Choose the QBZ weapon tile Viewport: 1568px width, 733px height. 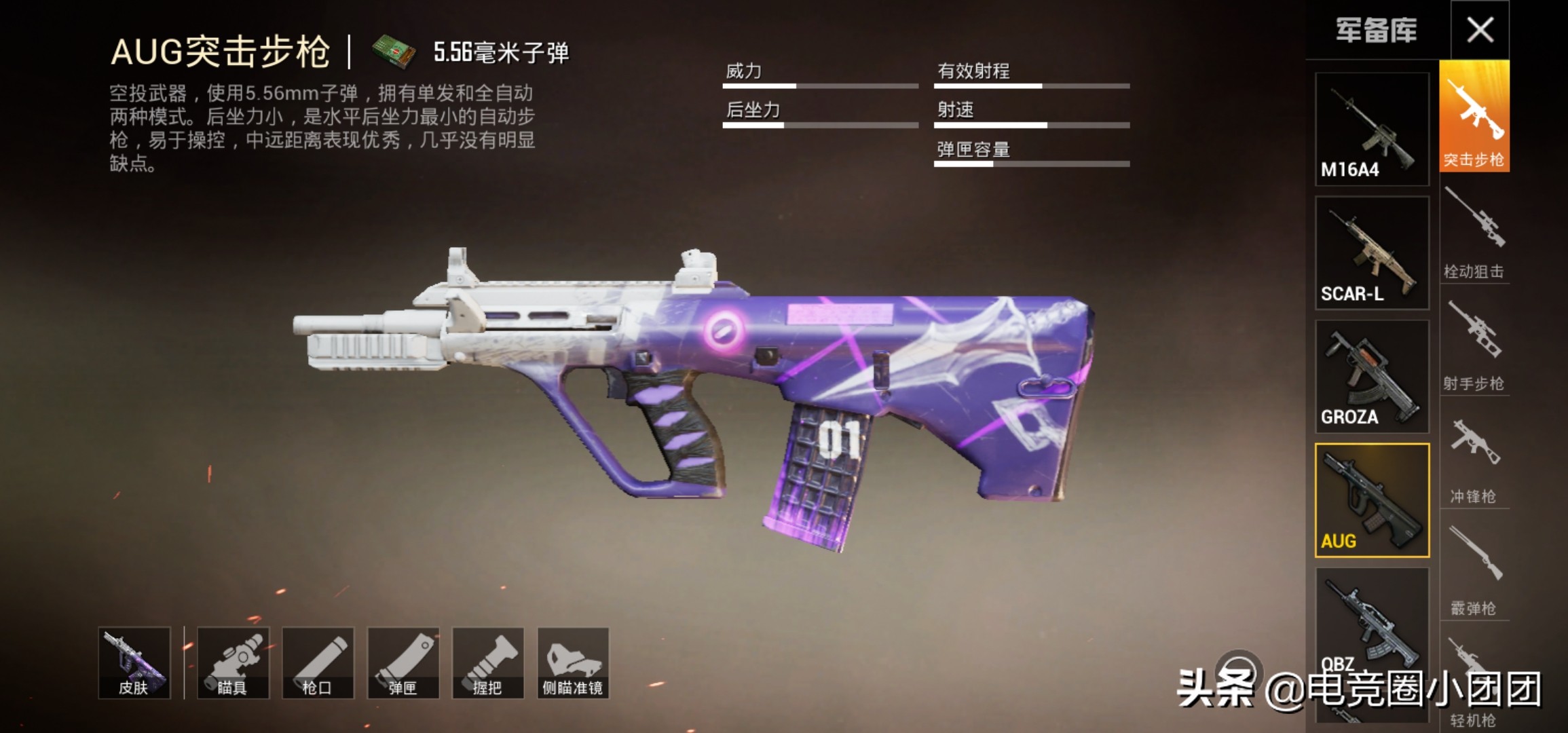[x=1372, y=621]
